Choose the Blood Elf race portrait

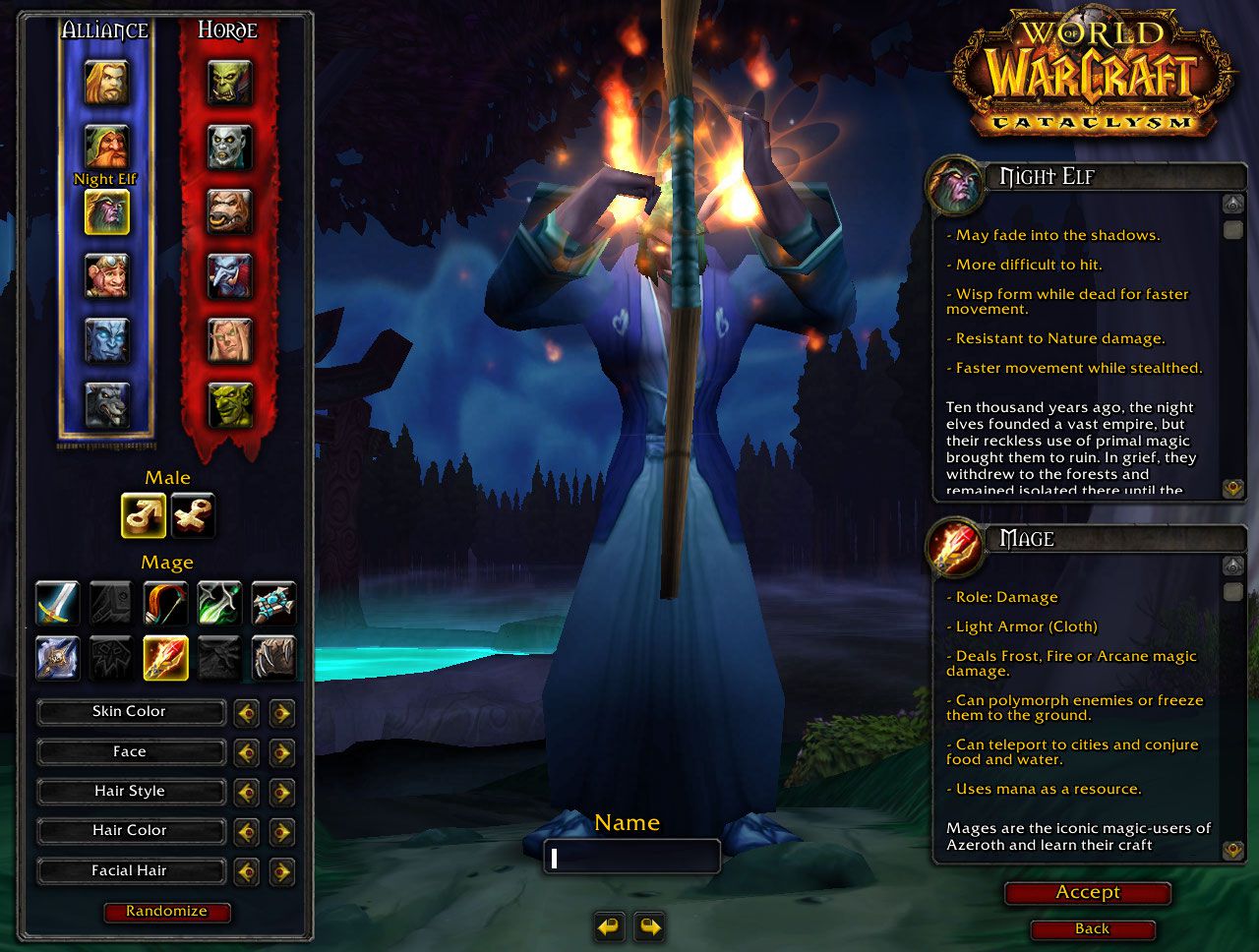(x=229, y=340)
